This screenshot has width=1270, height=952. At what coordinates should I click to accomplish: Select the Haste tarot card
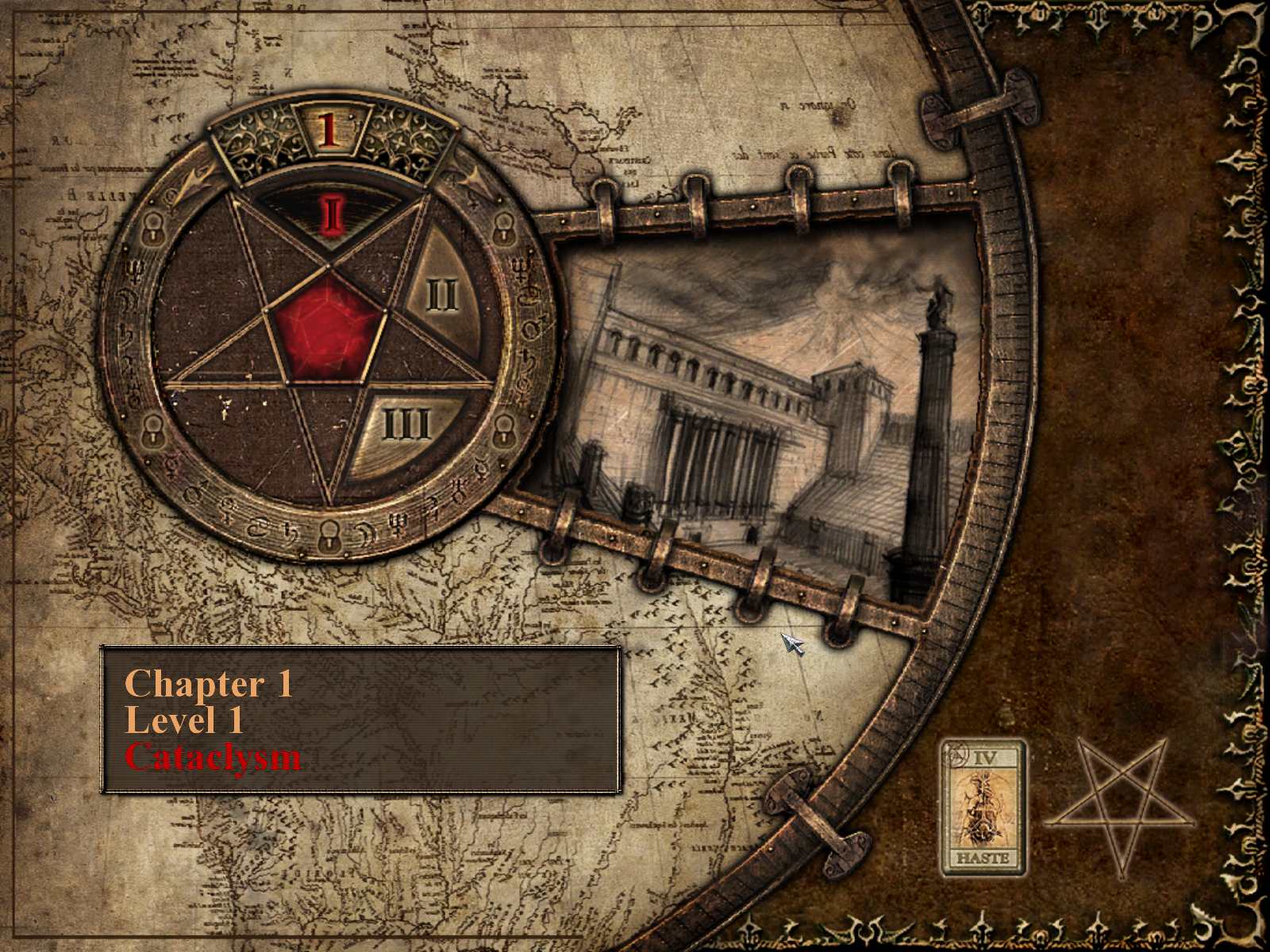[x=983, y=807]
